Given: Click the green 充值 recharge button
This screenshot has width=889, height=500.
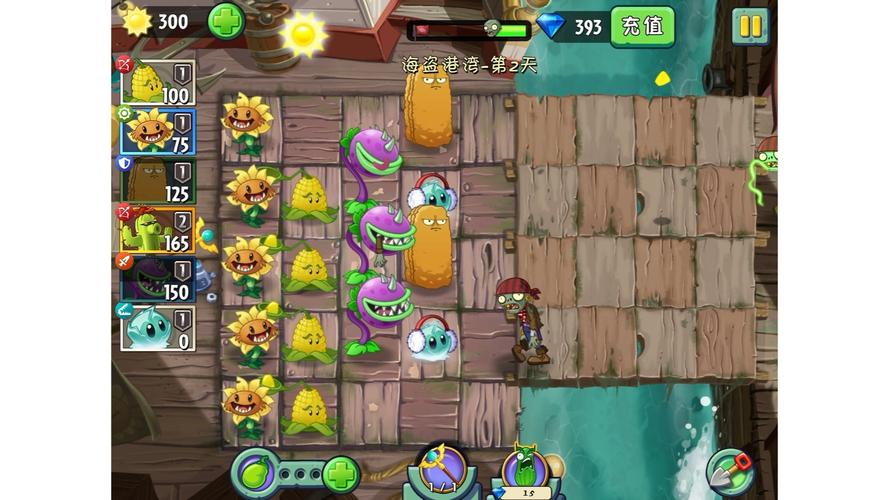Looking at the screenshot, I should tap(642, 26).
